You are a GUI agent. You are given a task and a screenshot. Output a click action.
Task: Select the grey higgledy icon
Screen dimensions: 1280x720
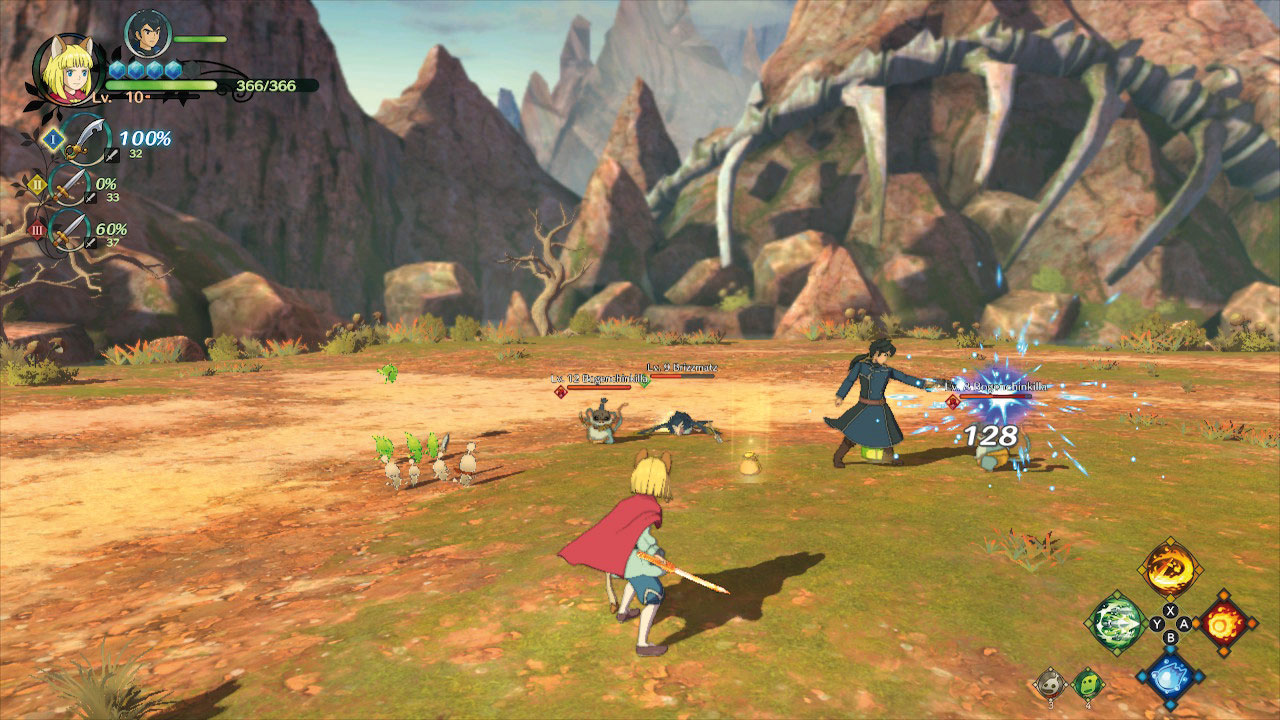point(1050,683)
